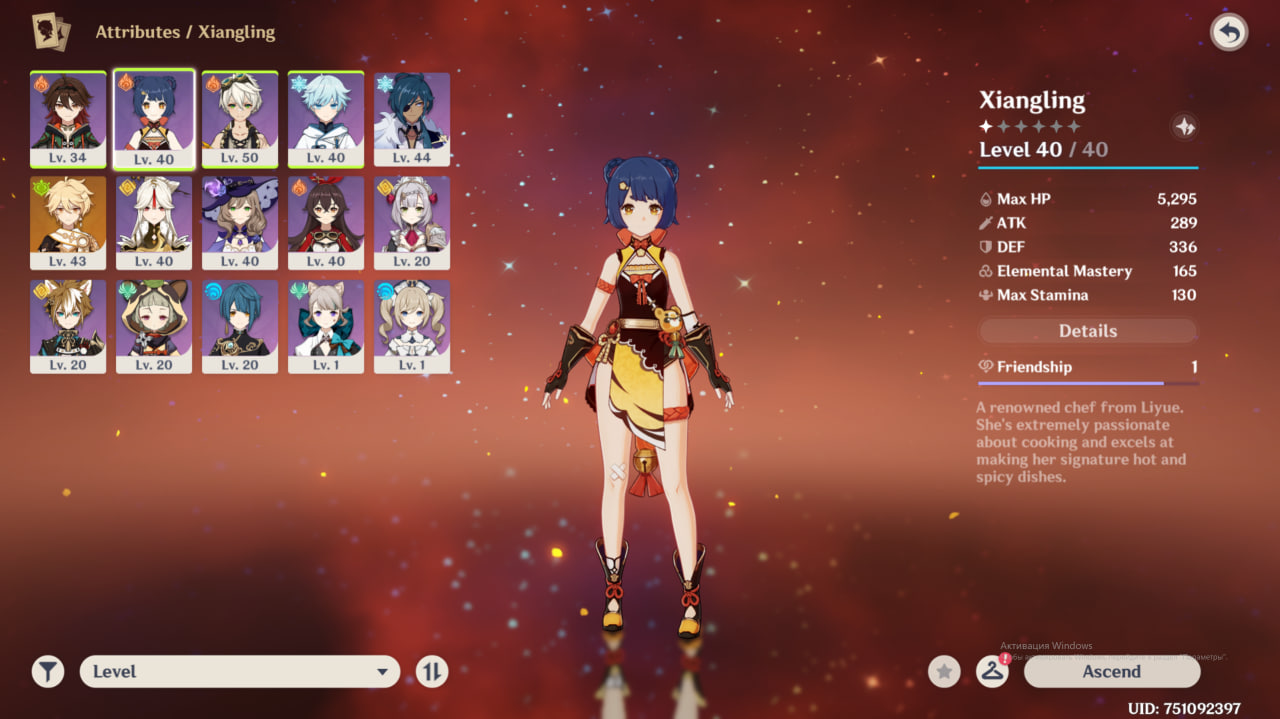This screenshot has height=719, width=1280.
Task: Select Chongyun's character portrait
Action: coord(326,118)
